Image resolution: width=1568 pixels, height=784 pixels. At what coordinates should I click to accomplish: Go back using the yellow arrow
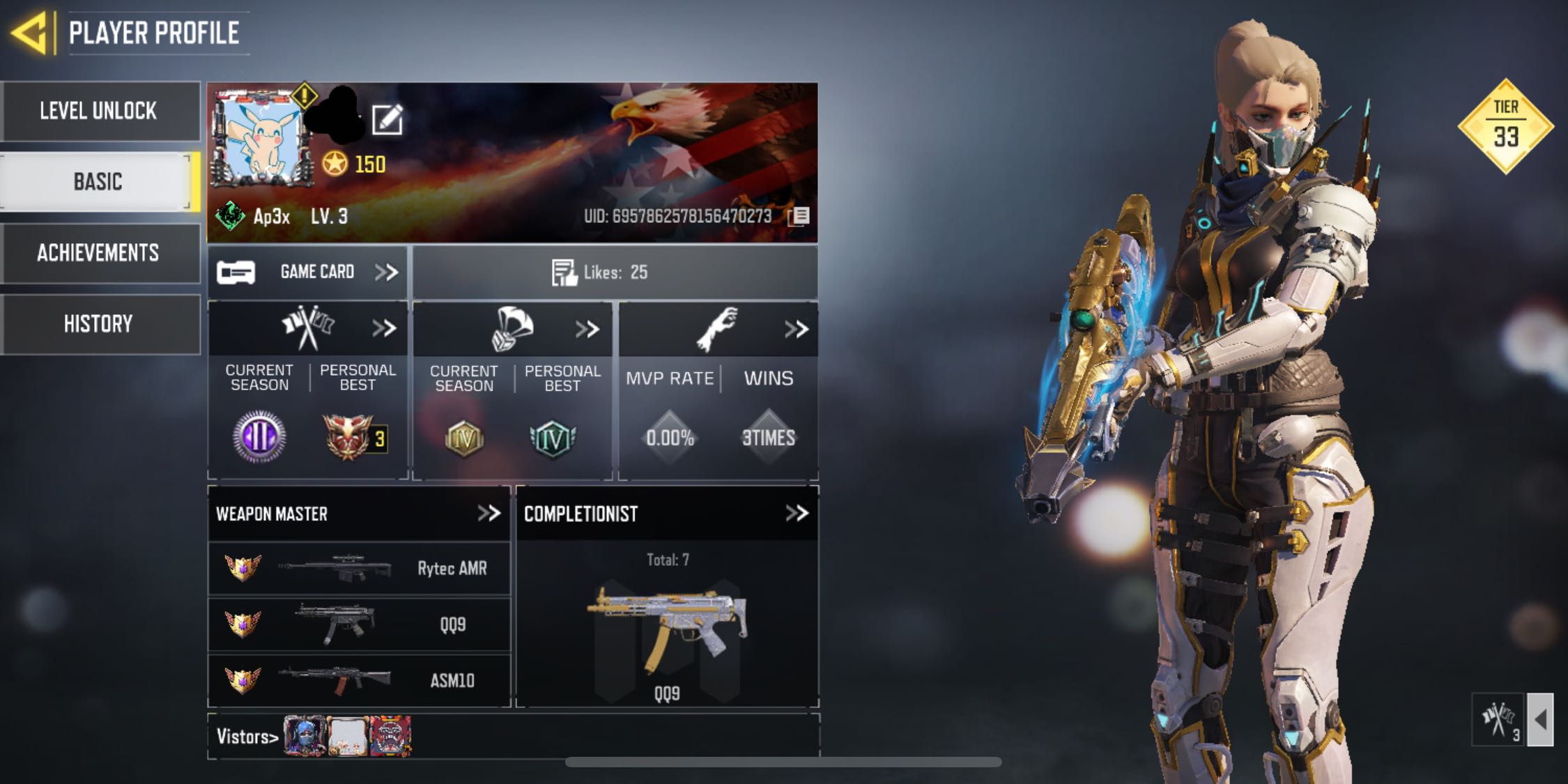tap(29, 32)
